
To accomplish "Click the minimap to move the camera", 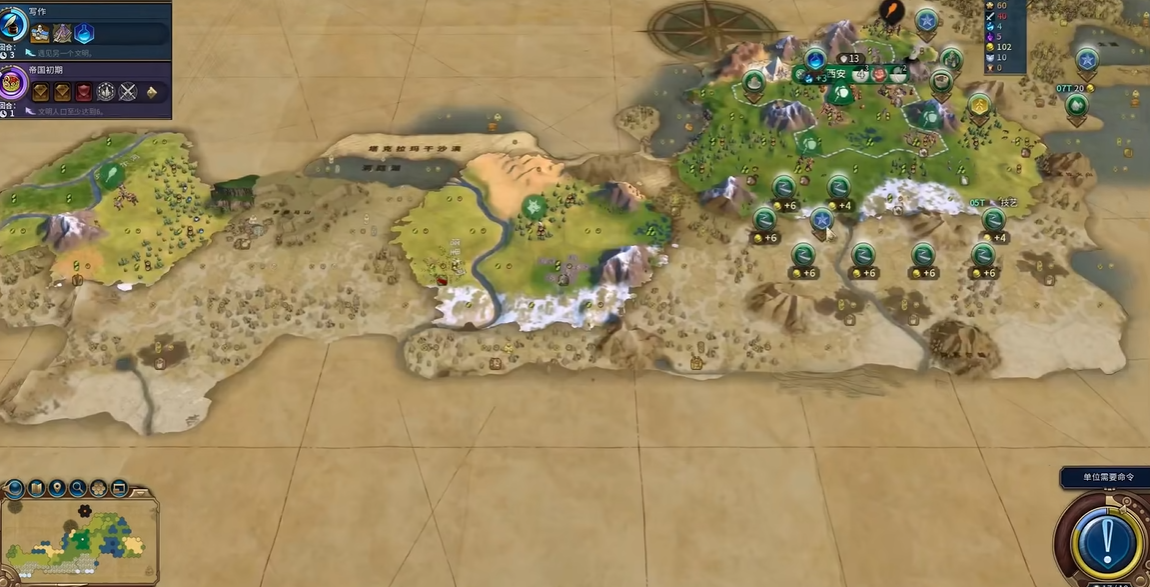I will pyautogui.click(x=78, y=541).
